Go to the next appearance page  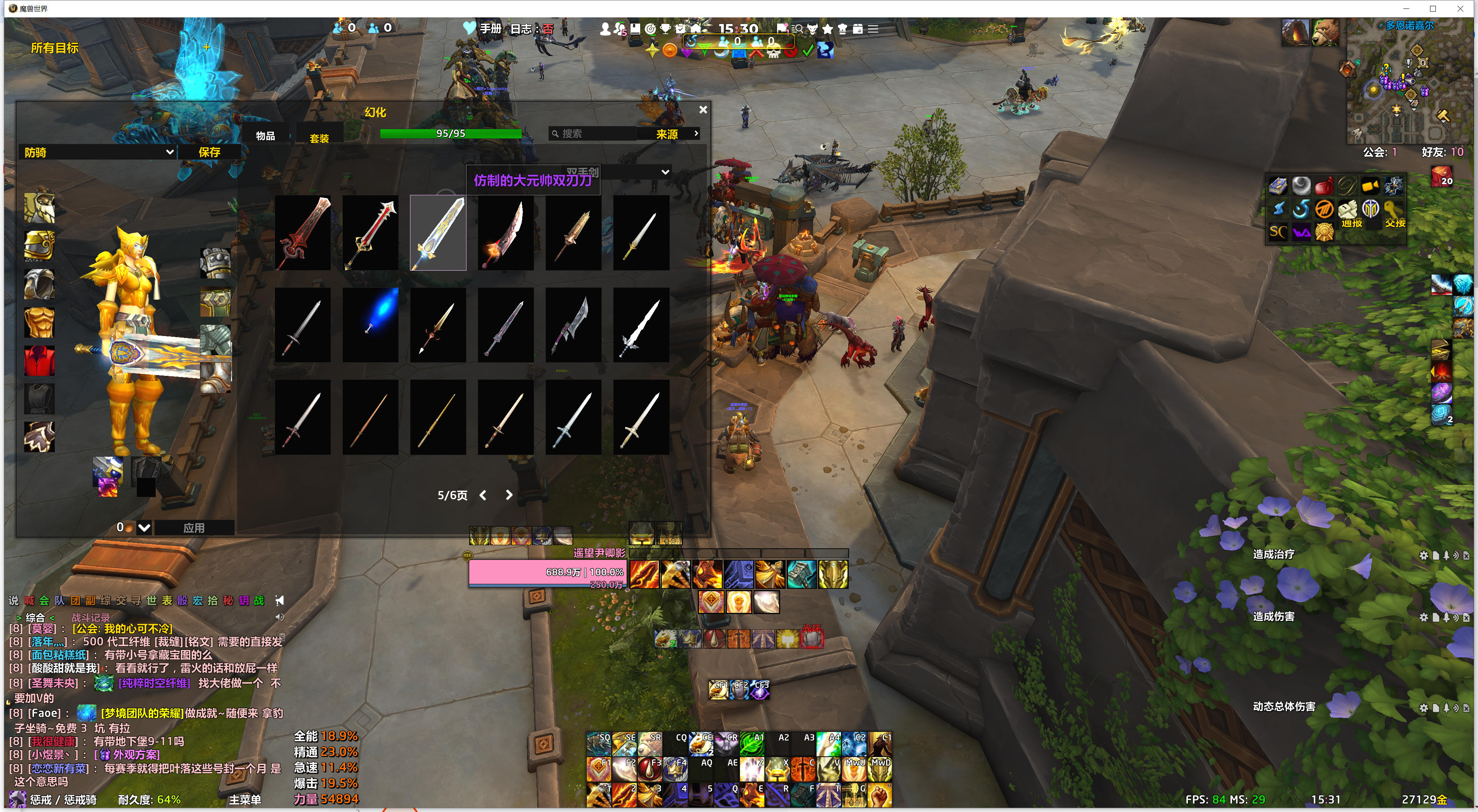click(x=509, y=495)
